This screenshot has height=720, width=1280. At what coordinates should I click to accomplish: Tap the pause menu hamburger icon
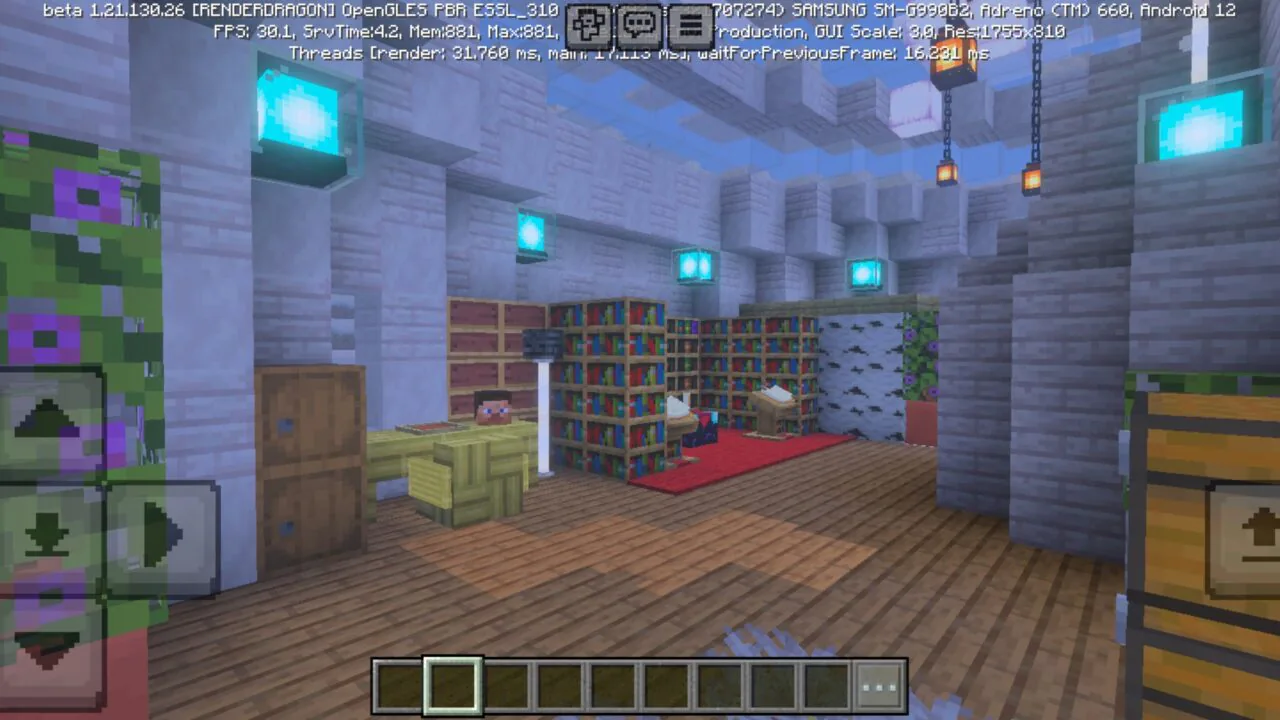(691, 26)
